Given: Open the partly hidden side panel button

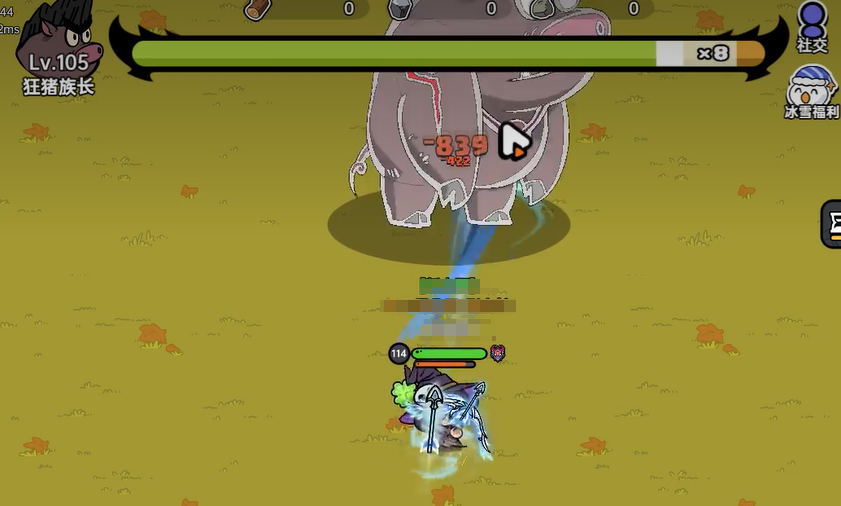Looking at the screenshot, I should click(831, 224).
